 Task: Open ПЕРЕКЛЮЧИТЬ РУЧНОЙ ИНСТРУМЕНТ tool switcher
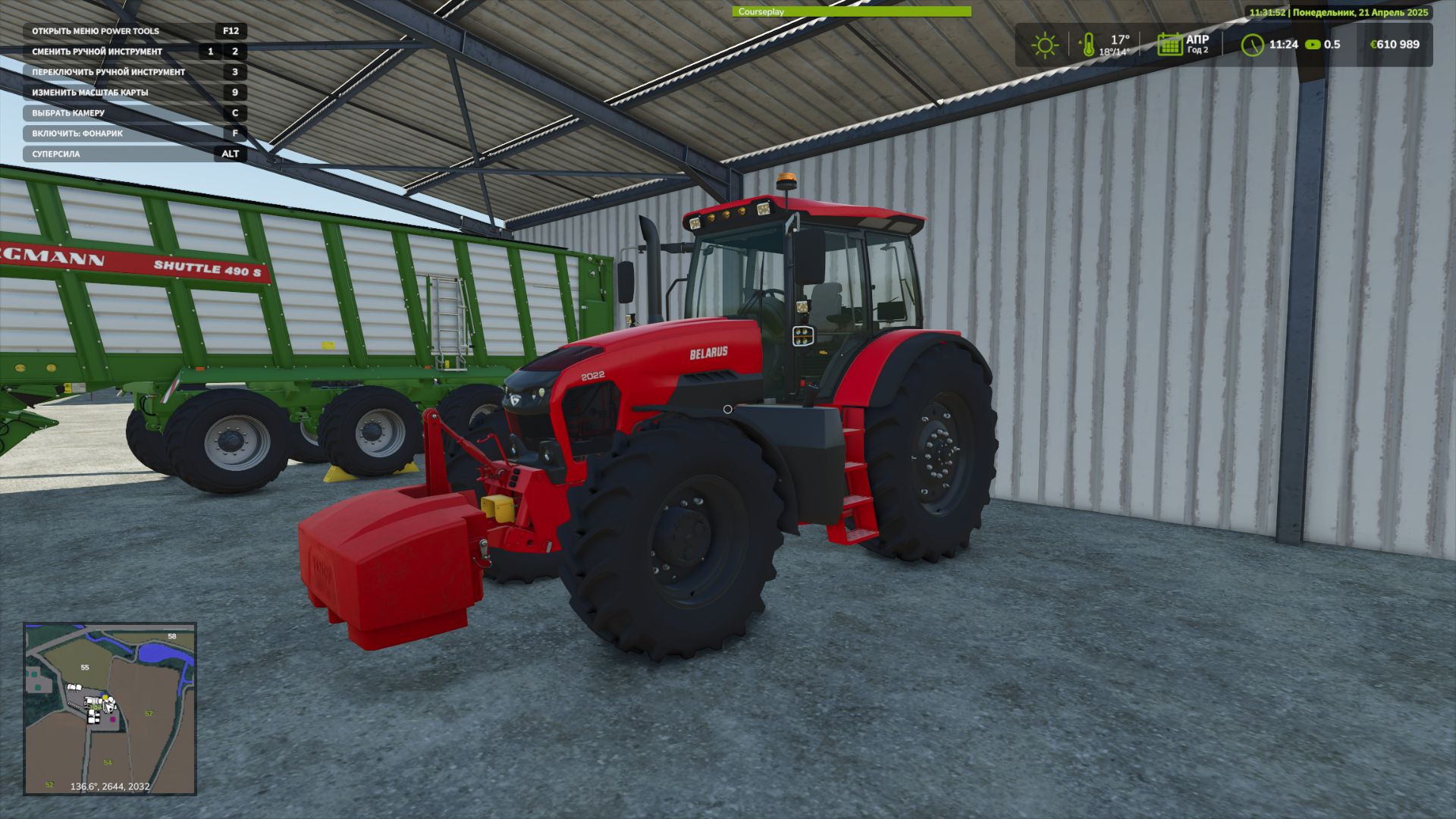pyautogui.click(x=108, y=71)
